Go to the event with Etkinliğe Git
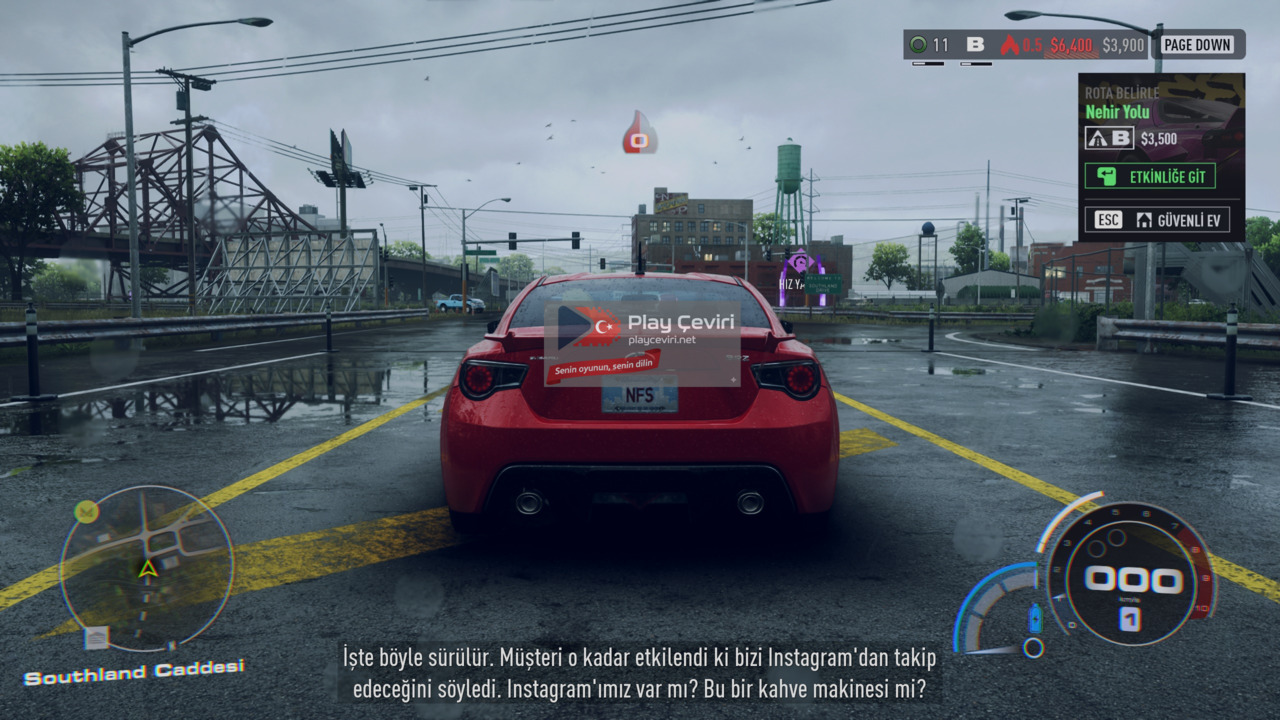1280x720 pixels. (1150, 176)
